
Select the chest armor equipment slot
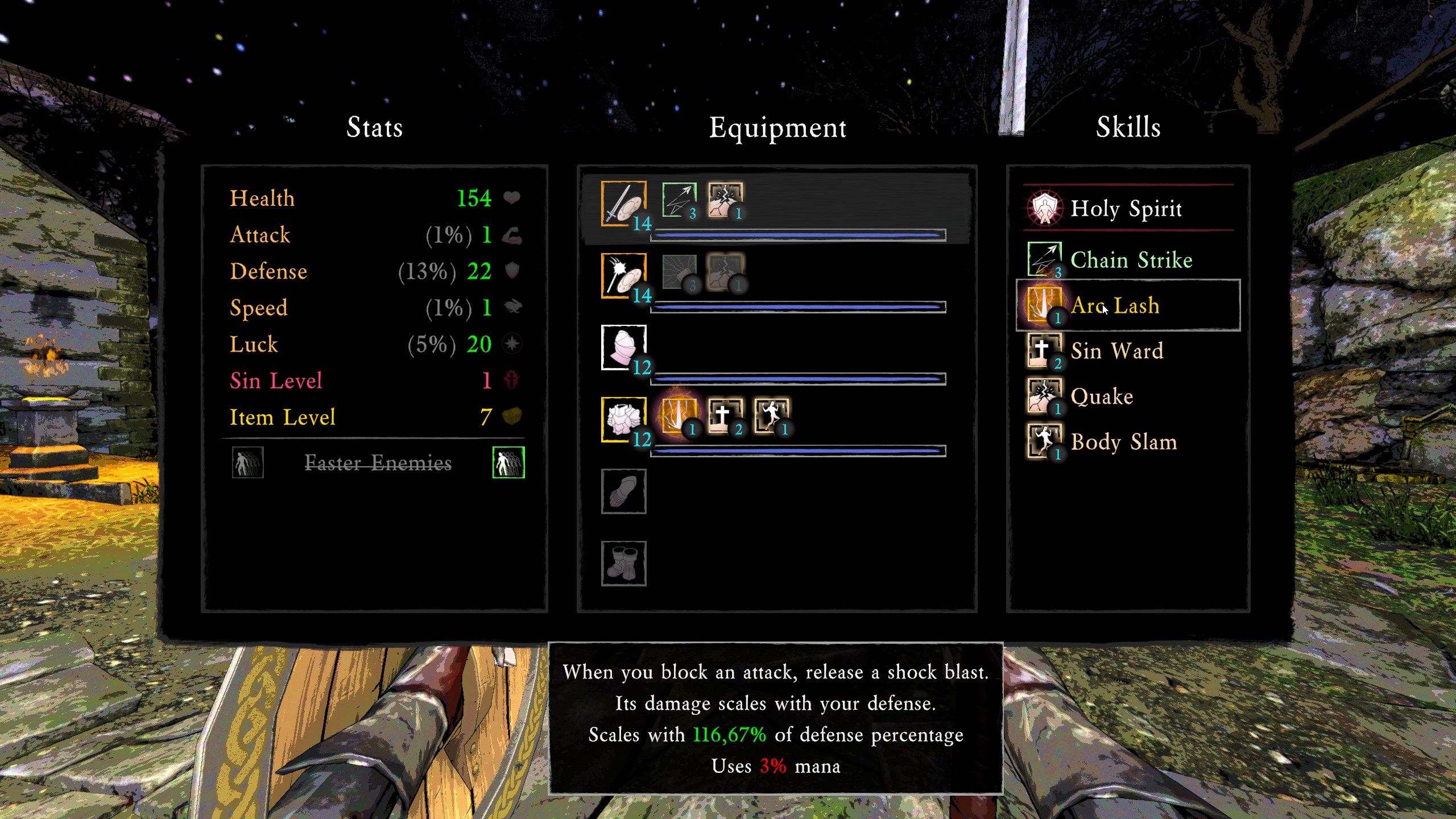[624, 419]
